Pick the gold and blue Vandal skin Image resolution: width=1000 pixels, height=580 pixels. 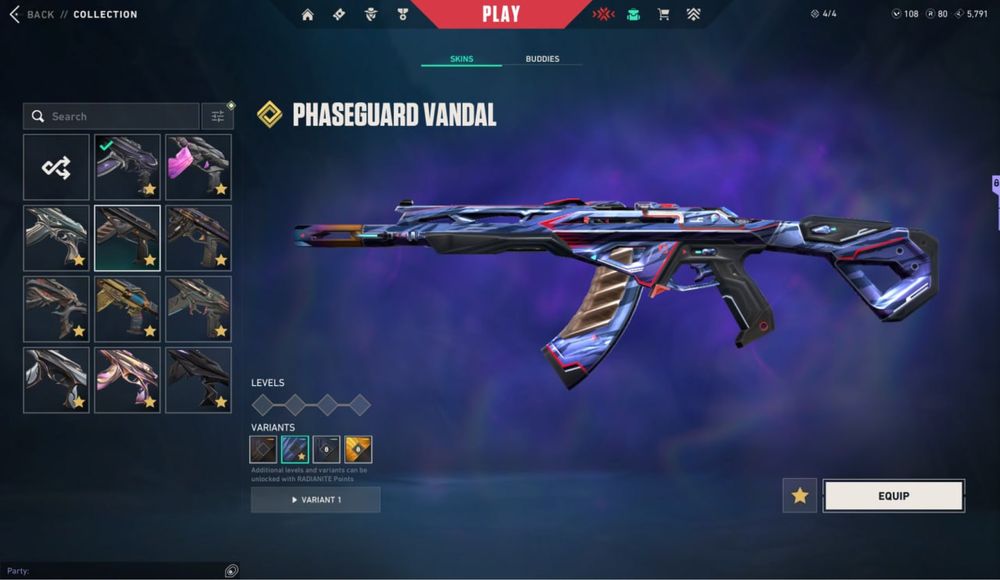pyautogui.click(x=127, y=309)
